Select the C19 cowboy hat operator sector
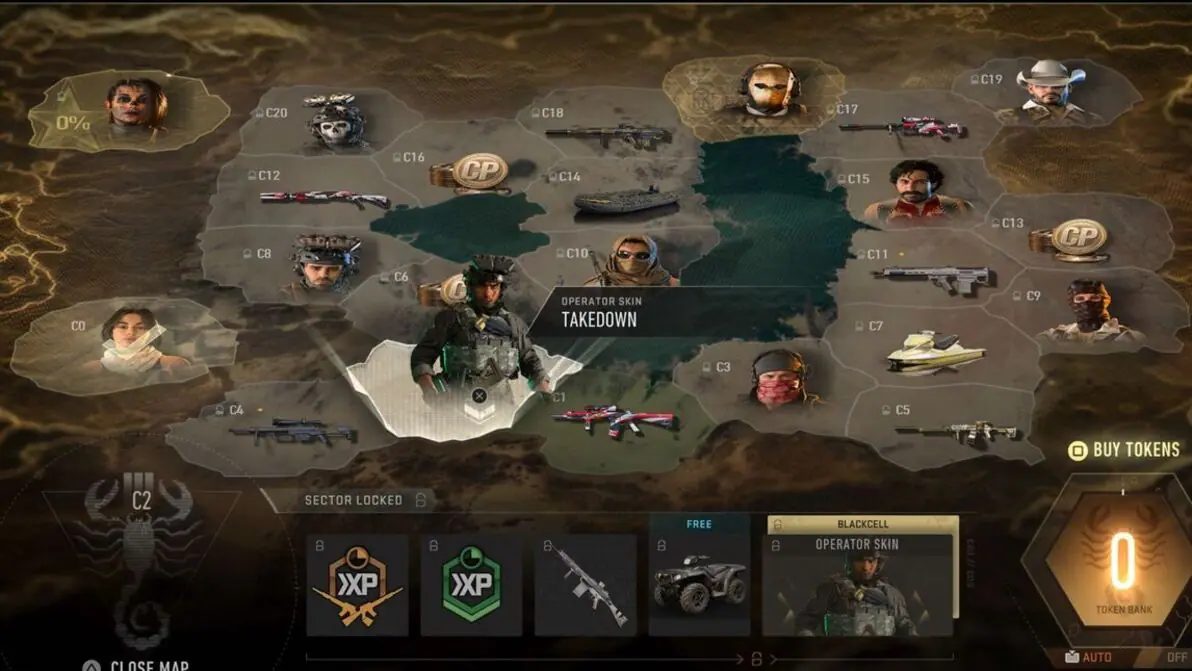The width and height of the screenshot is (1192, 671). point(1048,93)
